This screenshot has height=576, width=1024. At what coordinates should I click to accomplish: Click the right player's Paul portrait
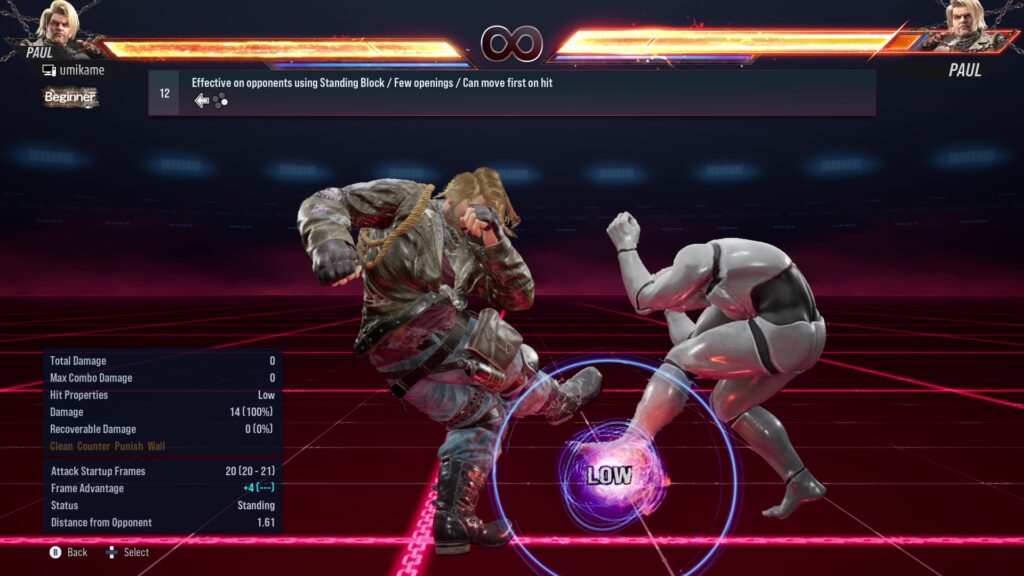(966, 27)
